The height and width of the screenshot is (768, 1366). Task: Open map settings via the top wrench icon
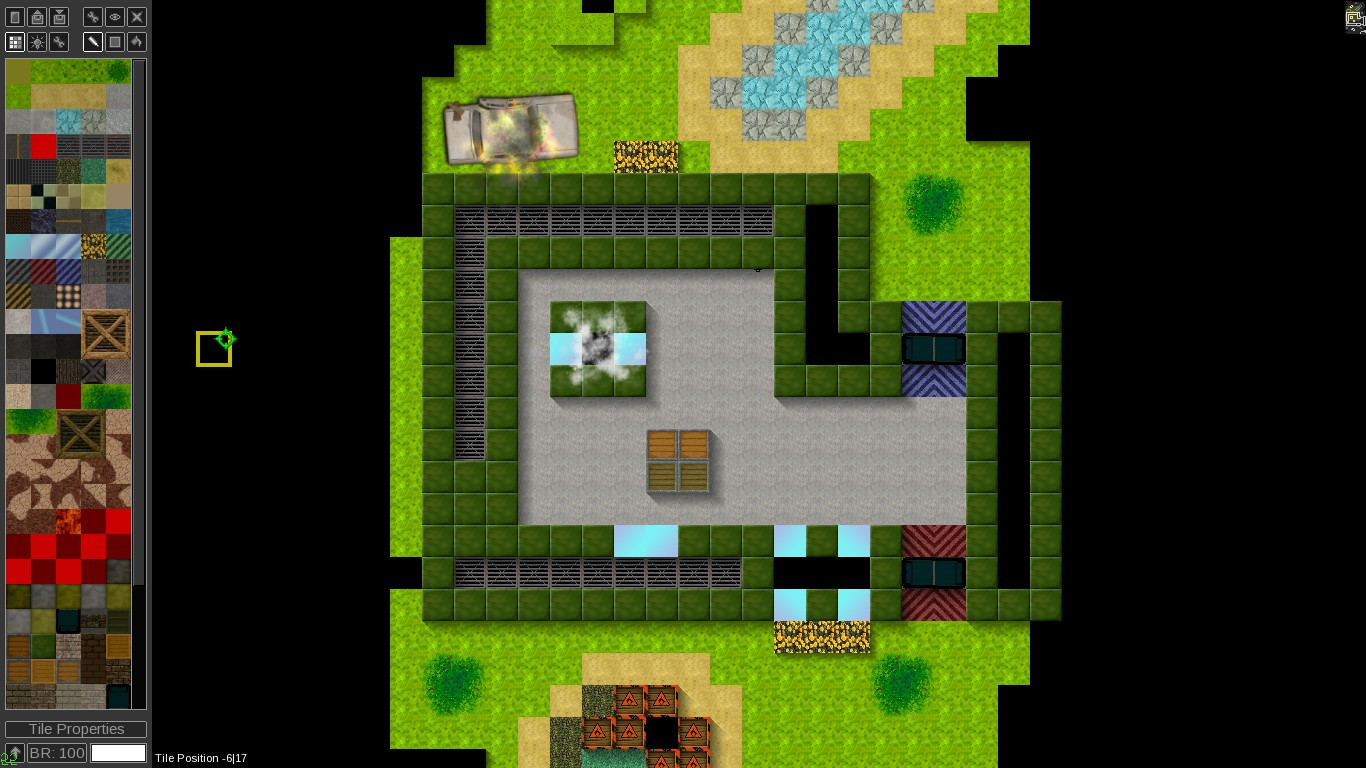(x=92, y=17)
